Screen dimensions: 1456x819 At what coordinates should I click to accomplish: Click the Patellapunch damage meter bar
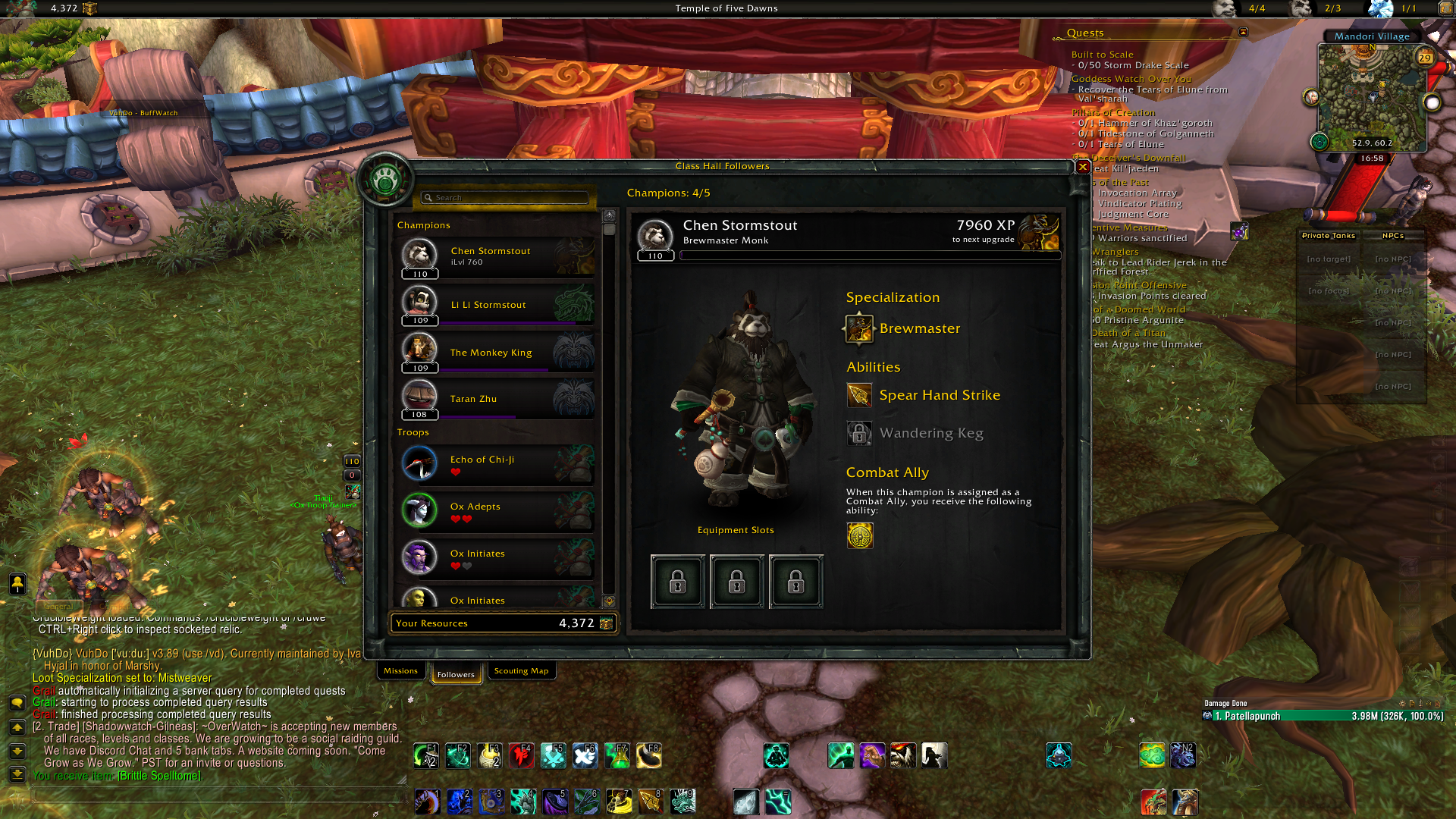tap(1323, 716)
